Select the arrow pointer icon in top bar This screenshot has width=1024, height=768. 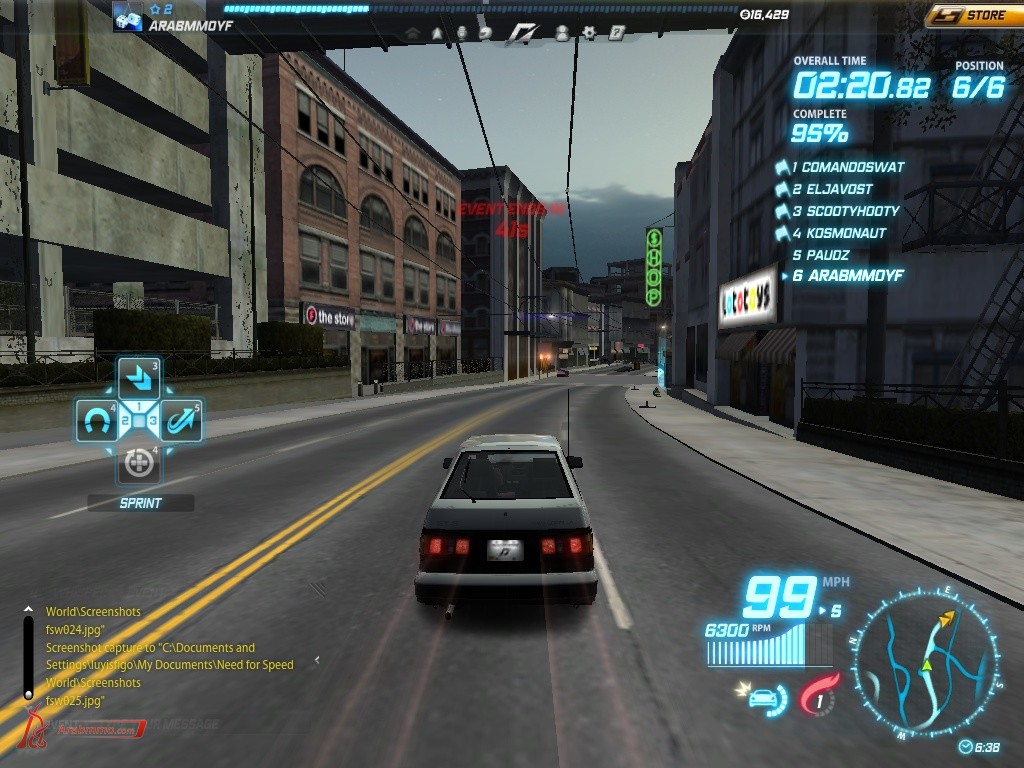[437, 33]
